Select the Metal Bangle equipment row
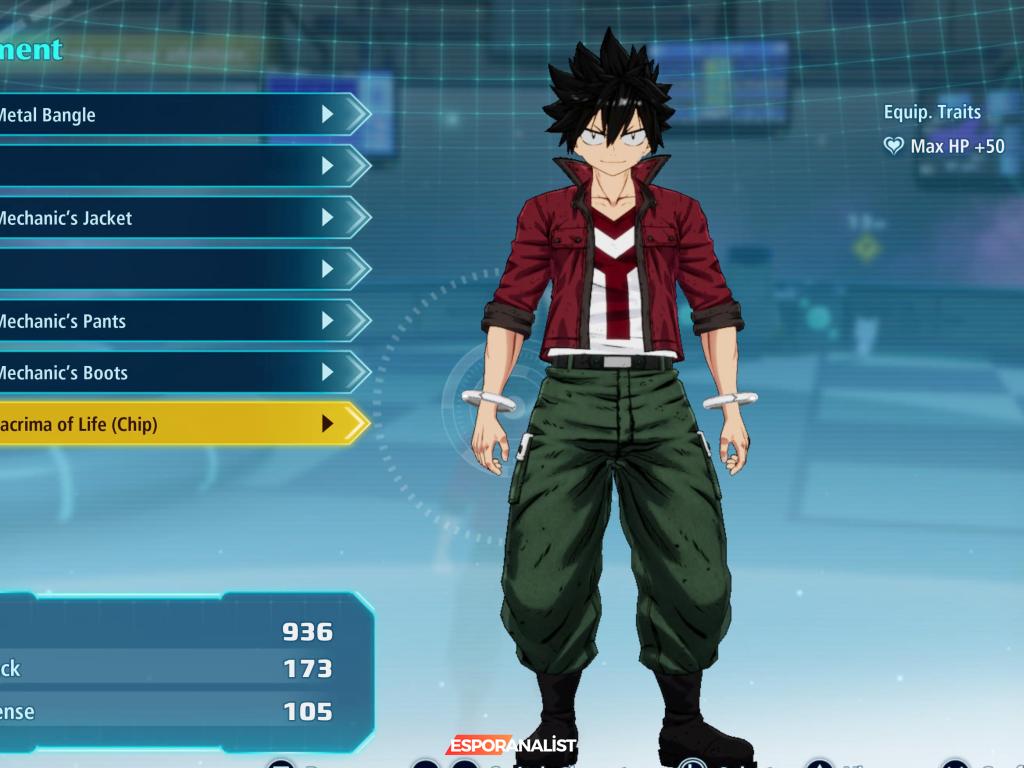This screenshot has width=1024, height=768. pyautogui.click(x=170, y=115)
